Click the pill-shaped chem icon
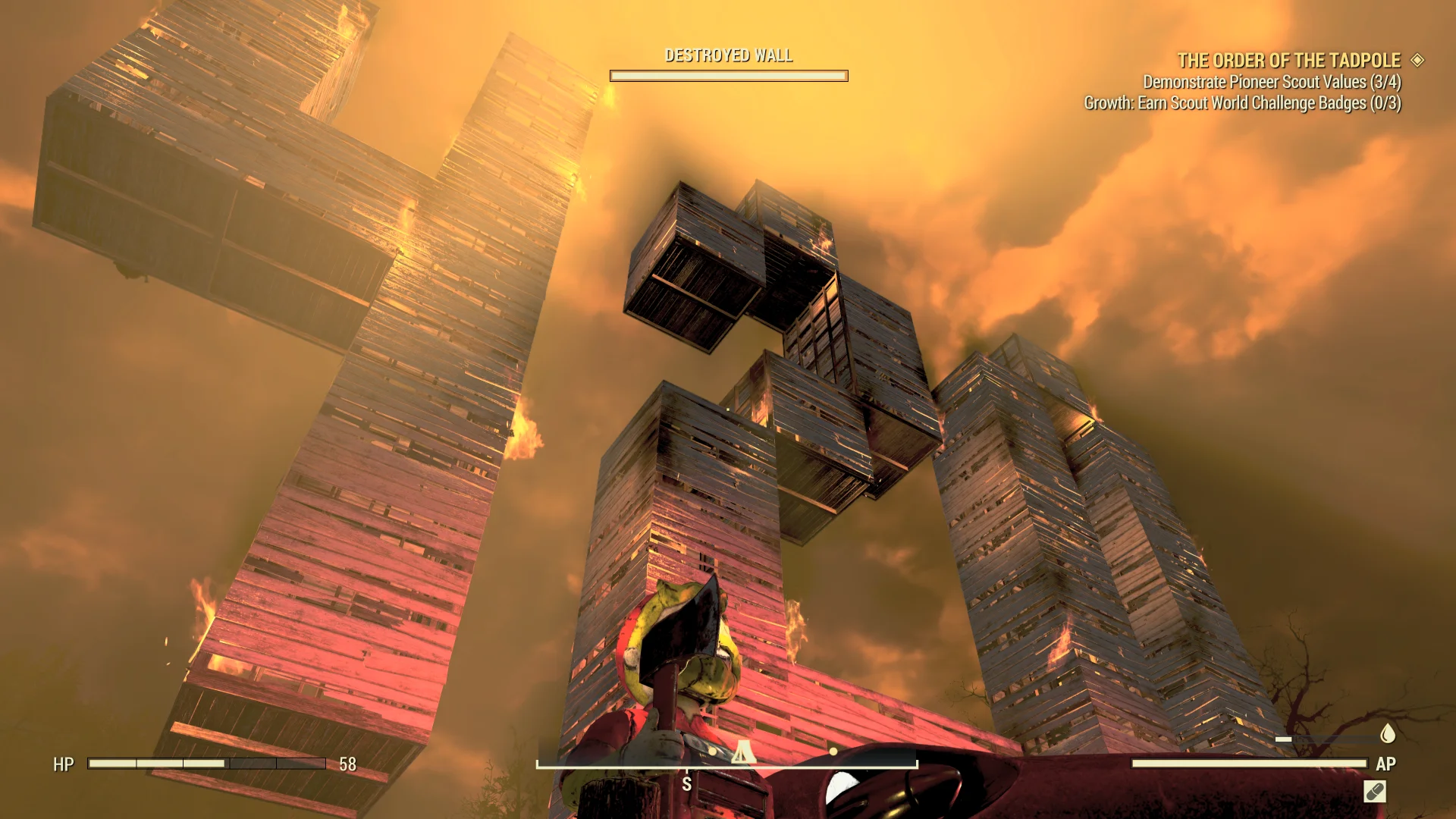This screenshot has height=819, width=1456. click(1374, 792)
